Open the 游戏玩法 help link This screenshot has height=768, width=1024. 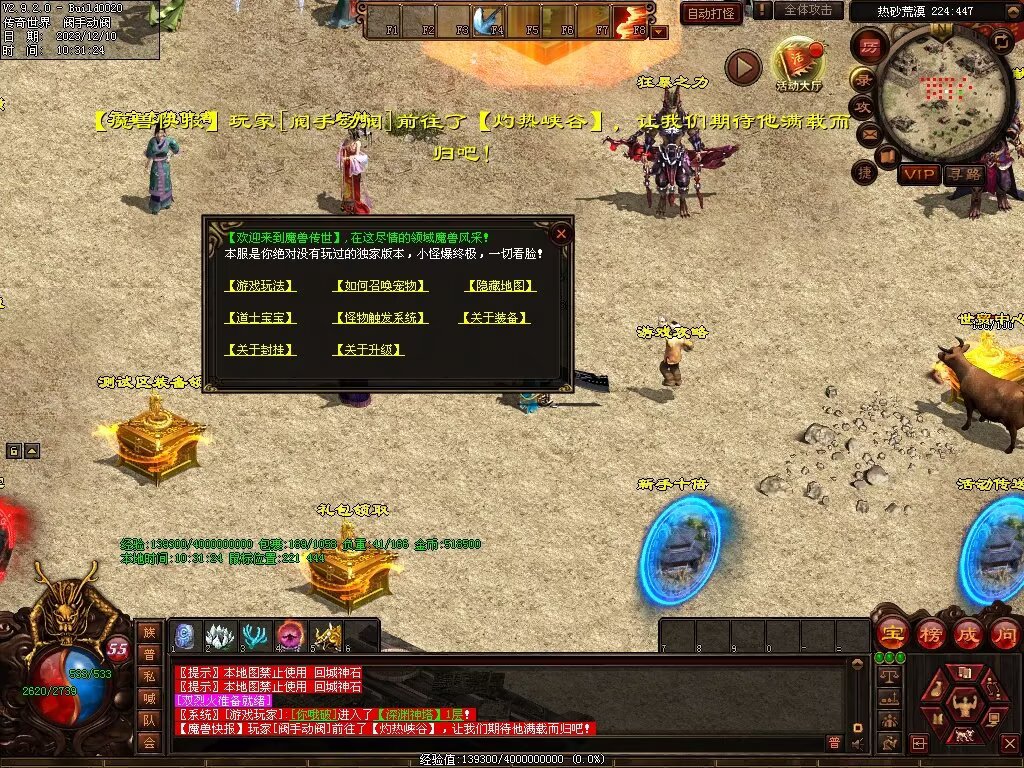tap(261, 286)
